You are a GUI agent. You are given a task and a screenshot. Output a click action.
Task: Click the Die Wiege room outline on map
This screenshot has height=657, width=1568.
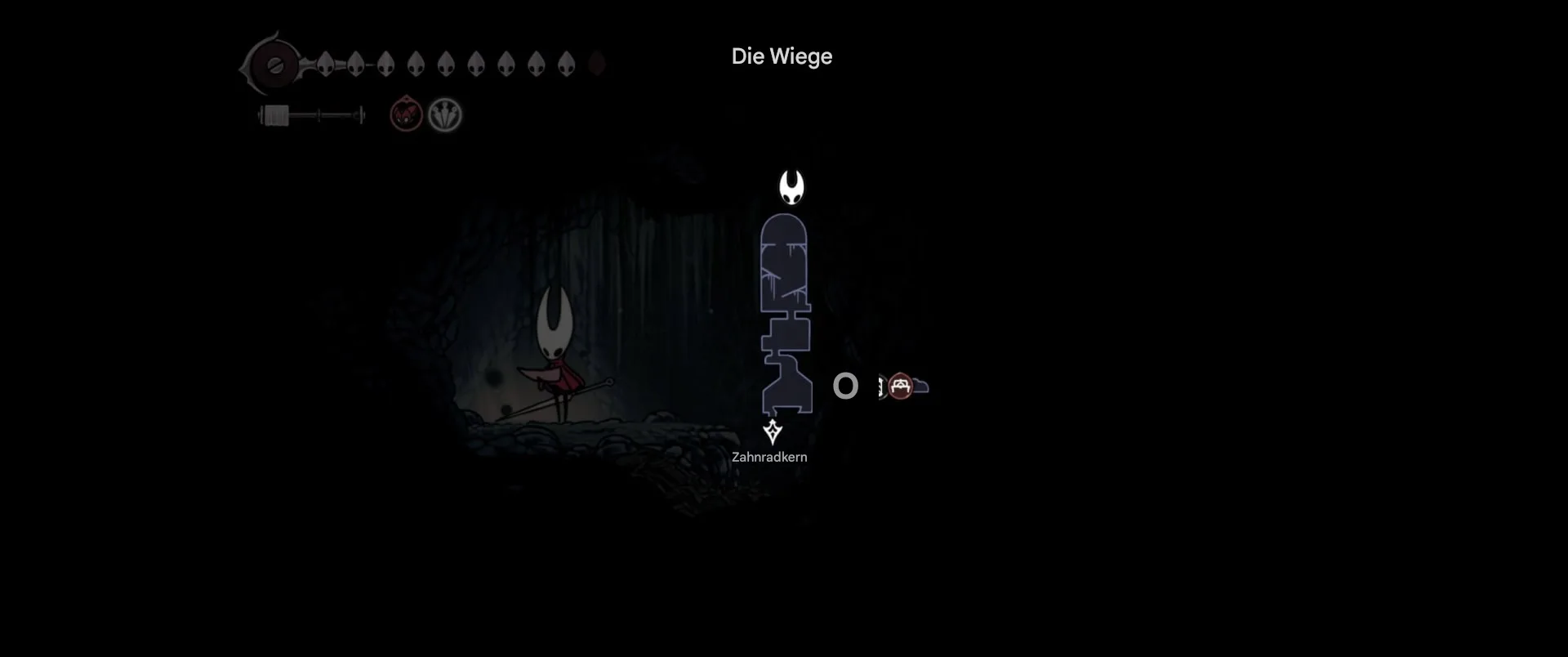785,315
